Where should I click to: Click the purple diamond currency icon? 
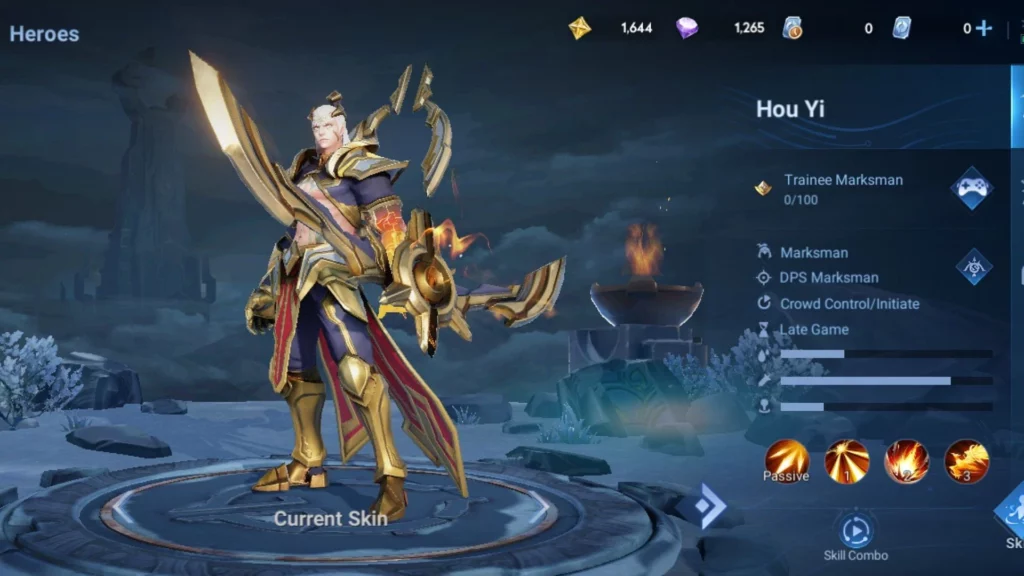687,28
